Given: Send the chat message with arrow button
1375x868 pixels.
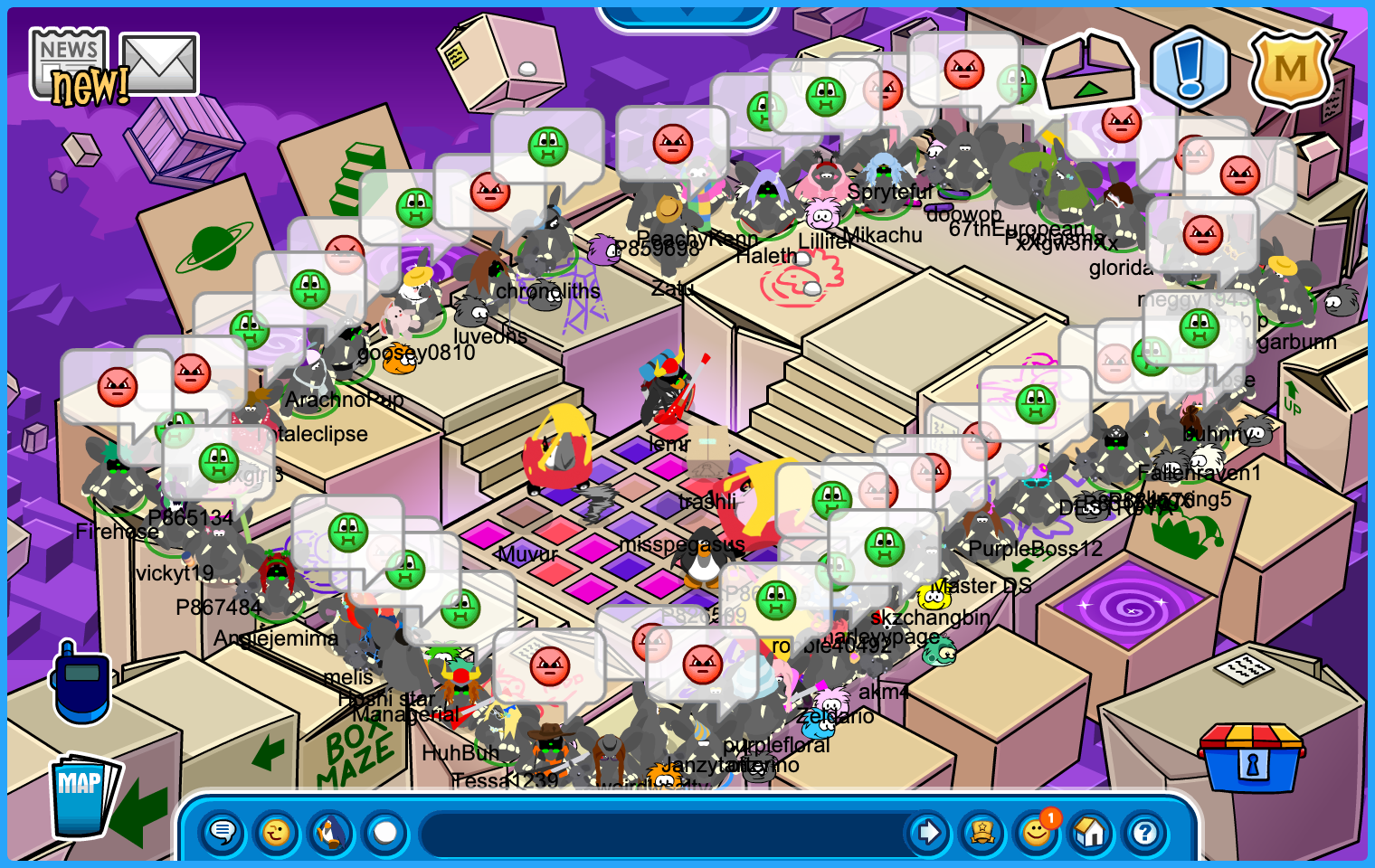Looking at the screenshot, I should [928, 832].
